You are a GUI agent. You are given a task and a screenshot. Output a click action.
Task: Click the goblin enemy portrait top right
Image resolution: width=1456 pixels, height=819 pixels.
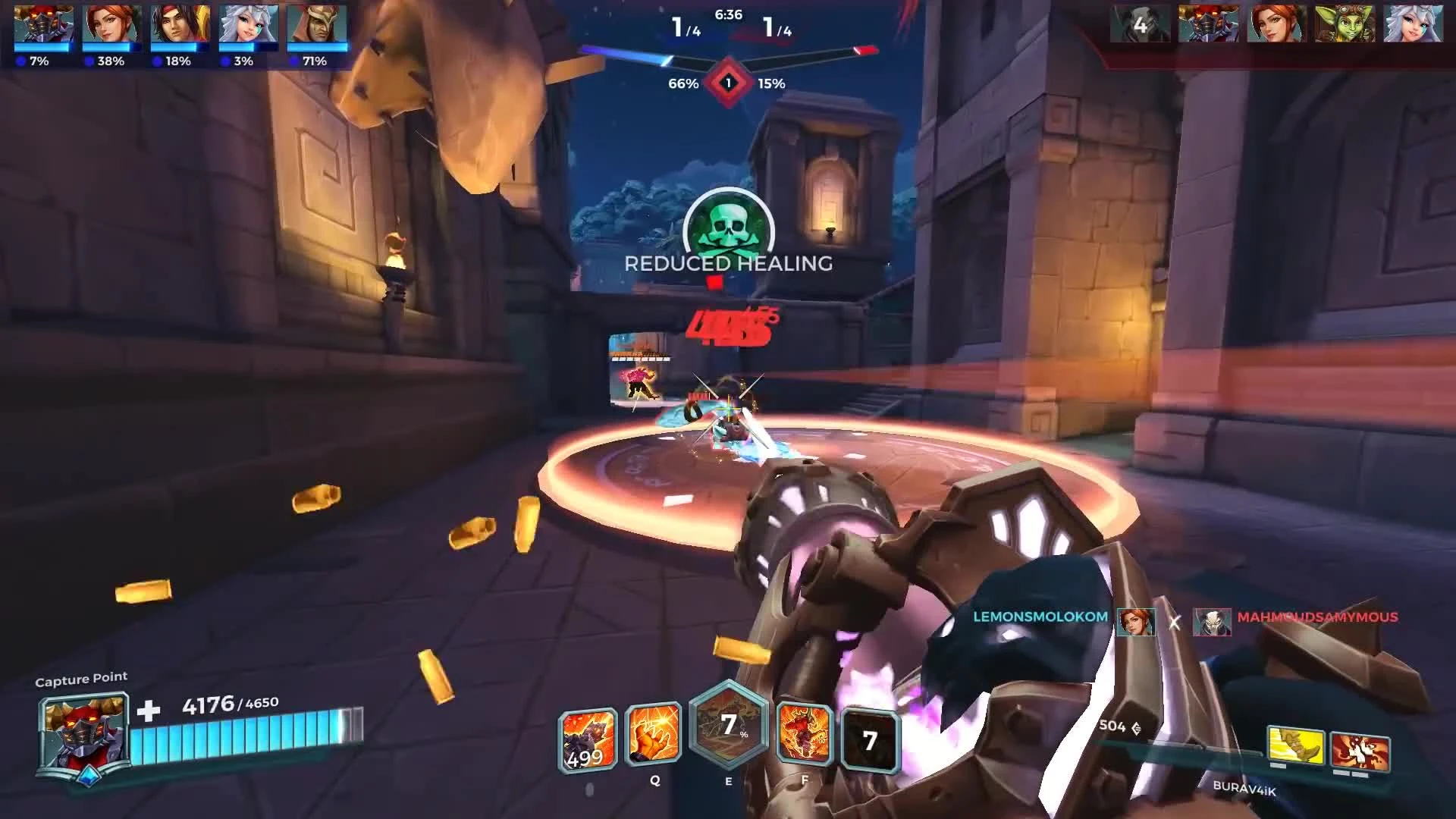[x=1344, y=24]
